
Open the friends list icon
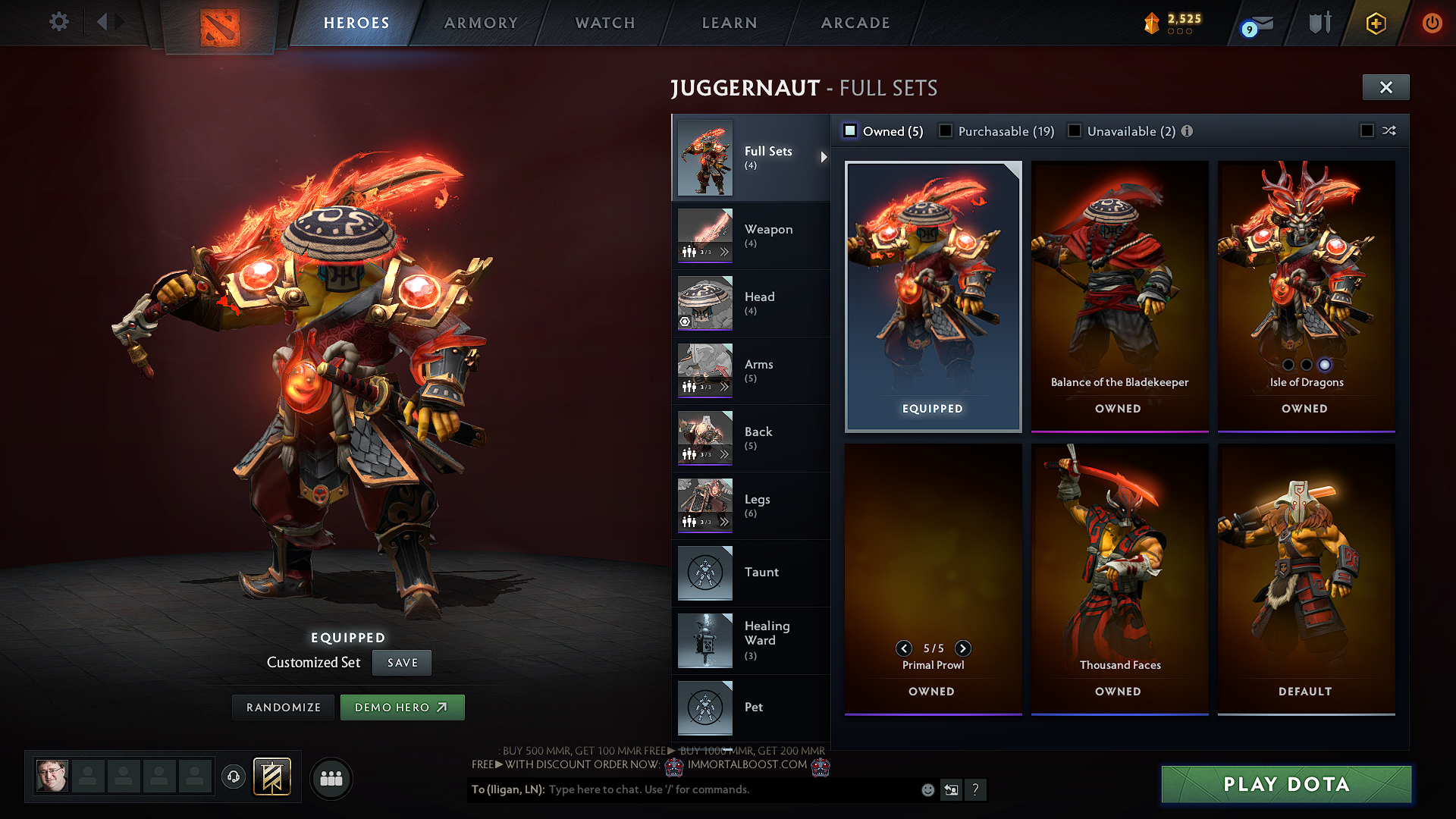click(x=331, y=778)
